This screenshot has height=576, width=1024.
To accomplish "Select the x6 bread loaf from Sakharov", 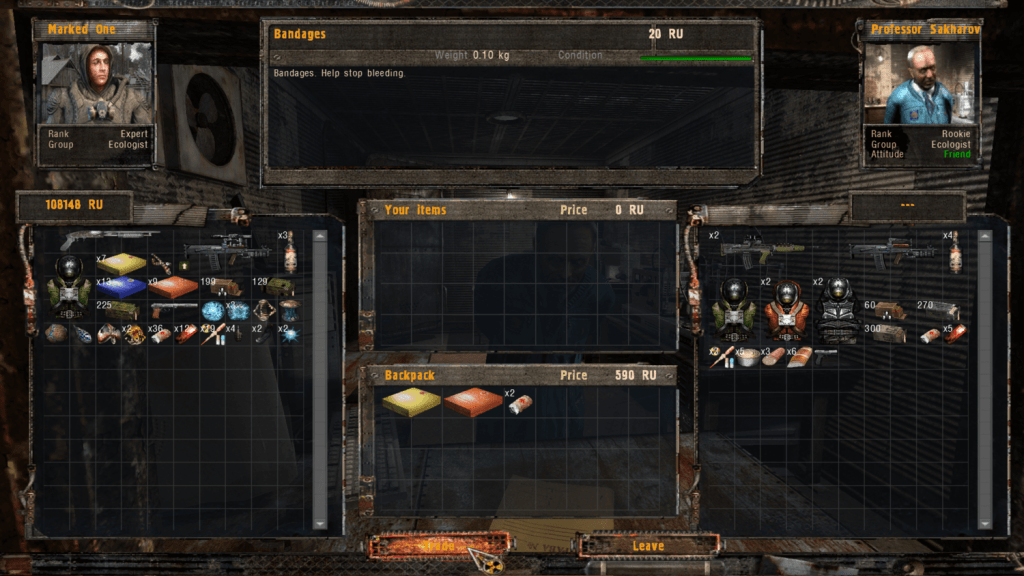I will 799,357.
